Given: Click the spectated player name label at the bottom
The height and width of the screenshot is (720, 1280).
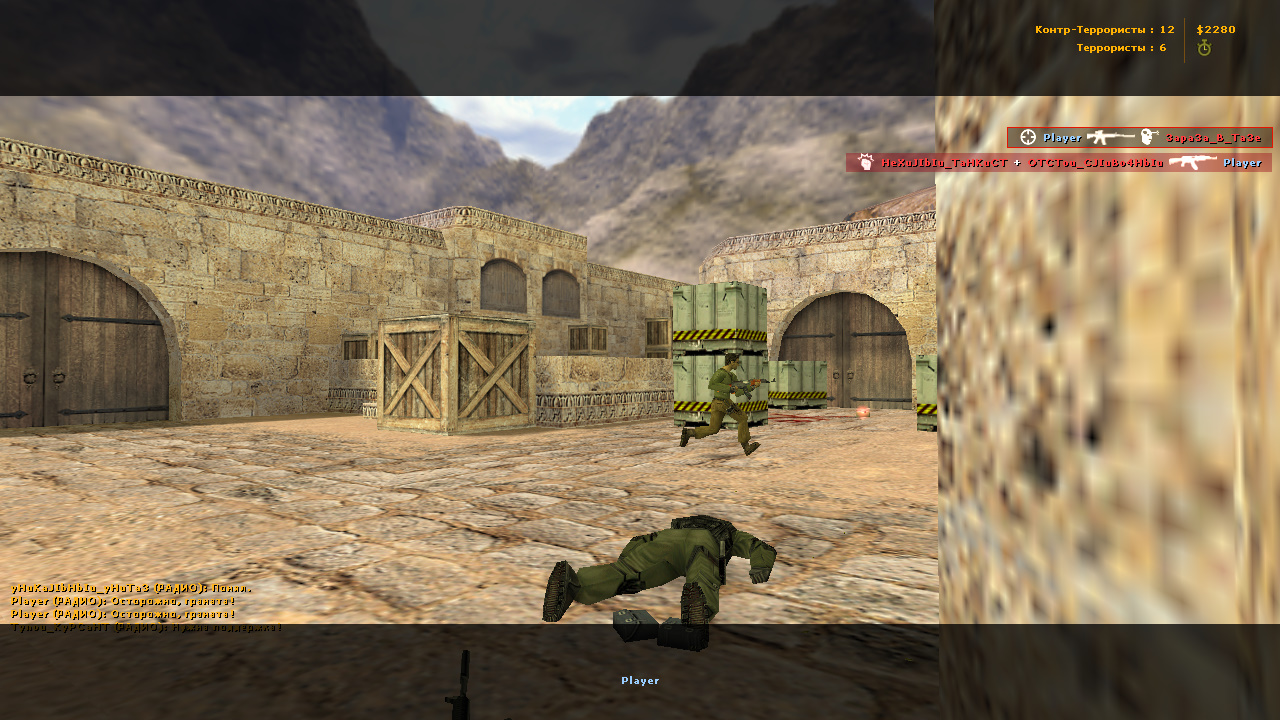Looking at the screenshot, I should (x=640, y=681).
